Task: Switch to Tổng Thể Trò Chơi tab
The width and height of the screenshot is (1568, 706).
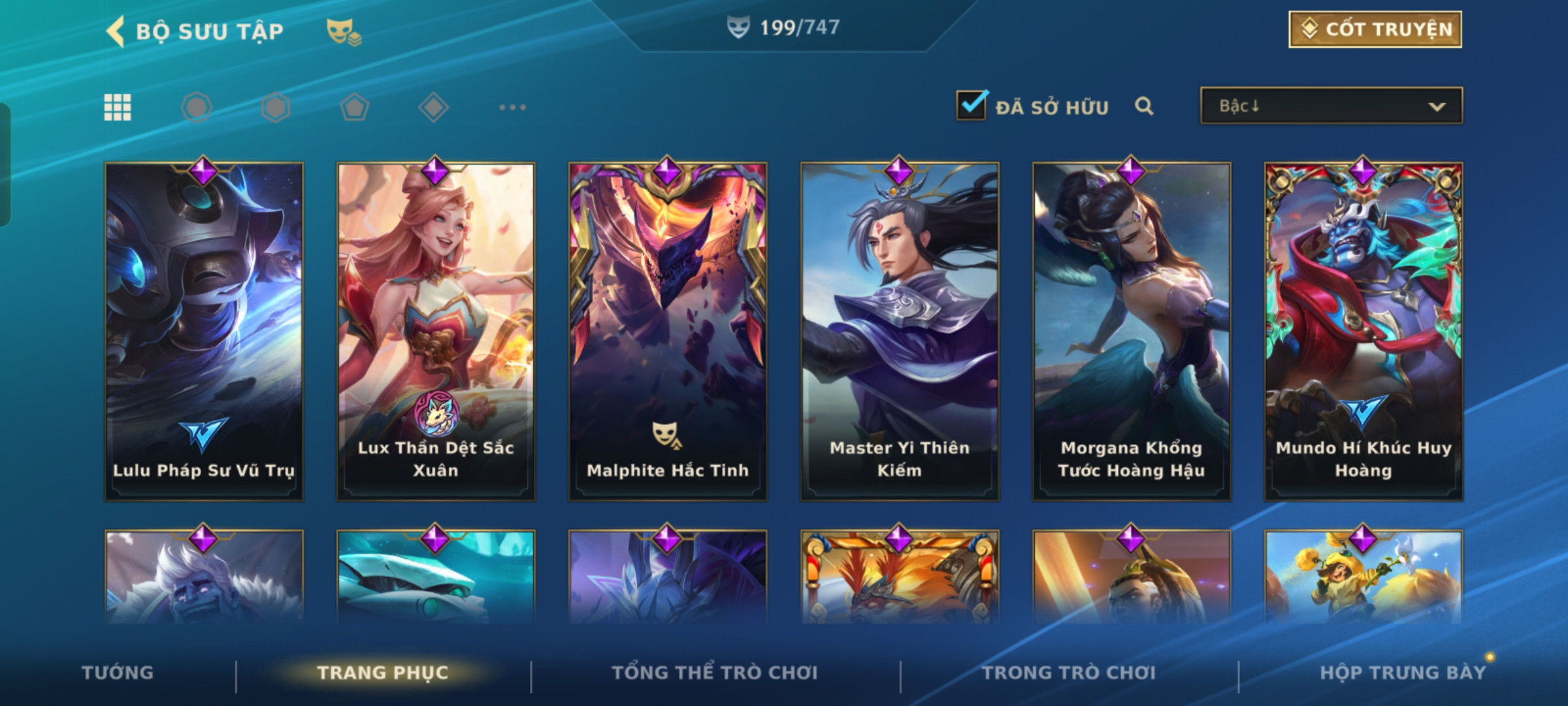Action: 715,673
